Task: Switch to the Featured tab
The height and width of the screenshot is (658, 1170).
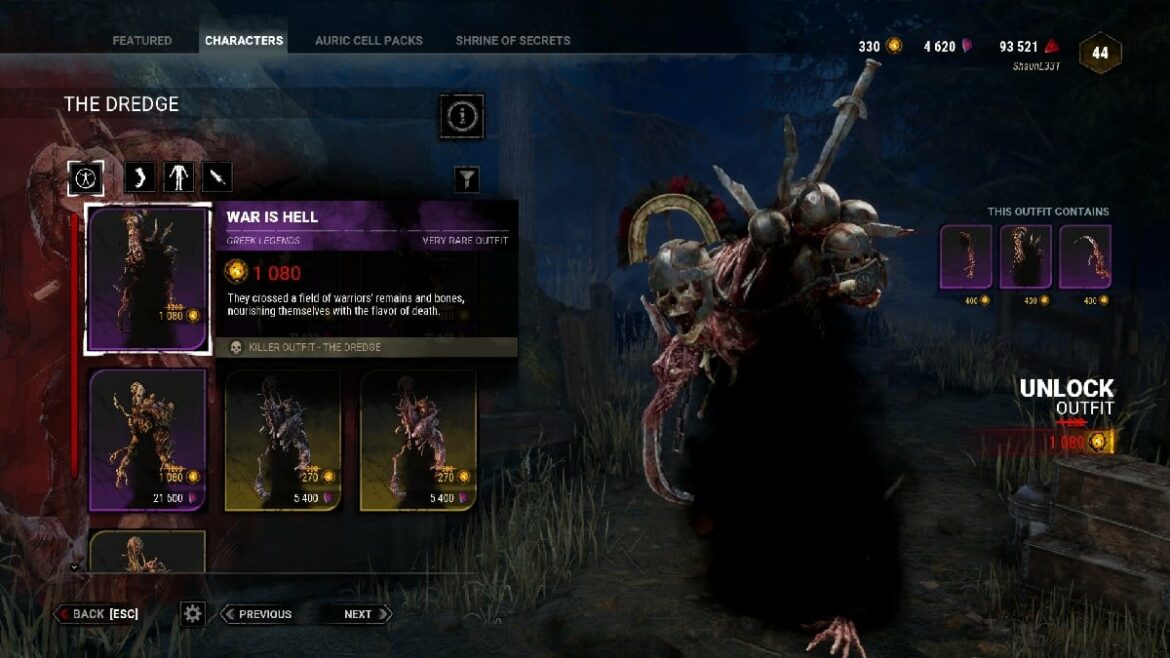Action: (142, 41)
